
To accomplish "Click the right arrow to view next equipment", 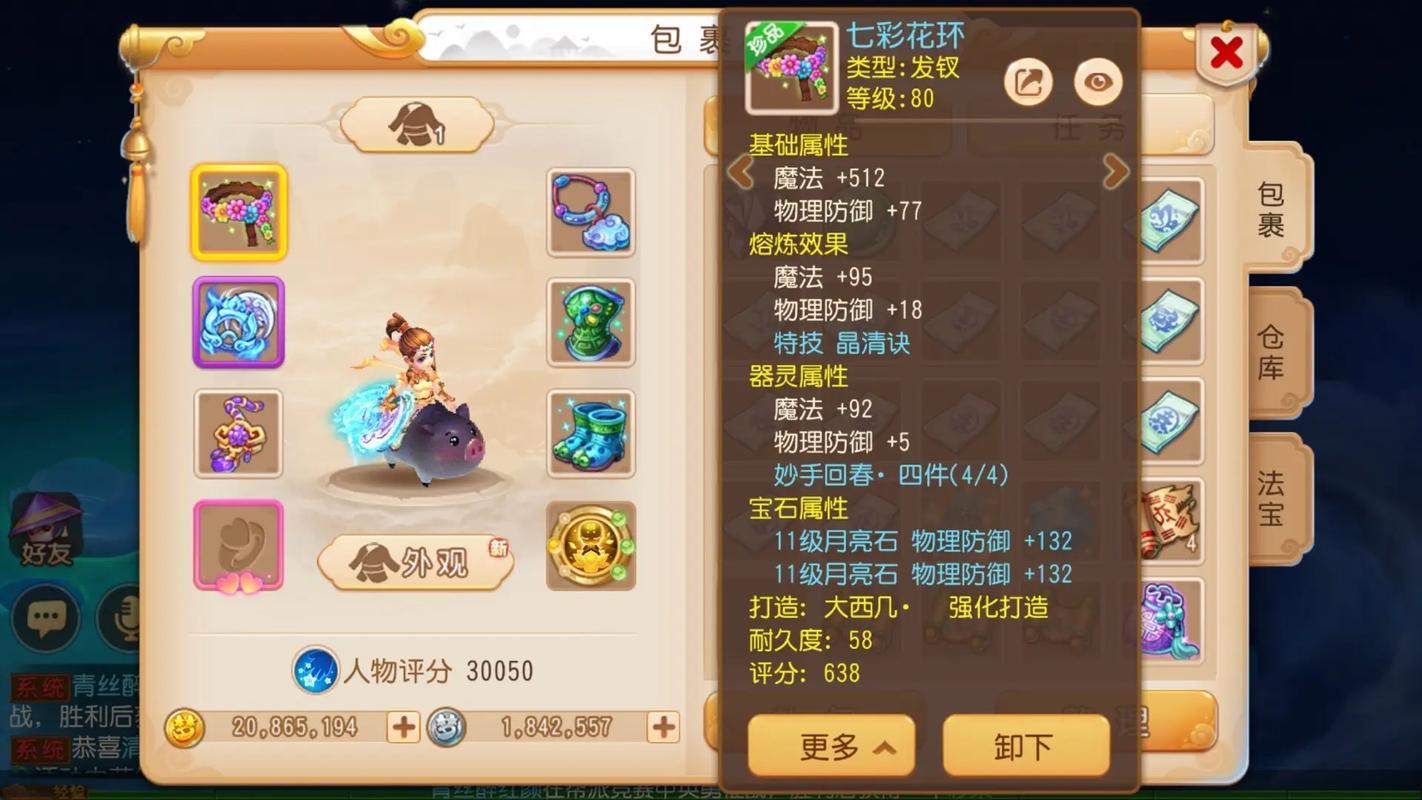I will 1117,172.
